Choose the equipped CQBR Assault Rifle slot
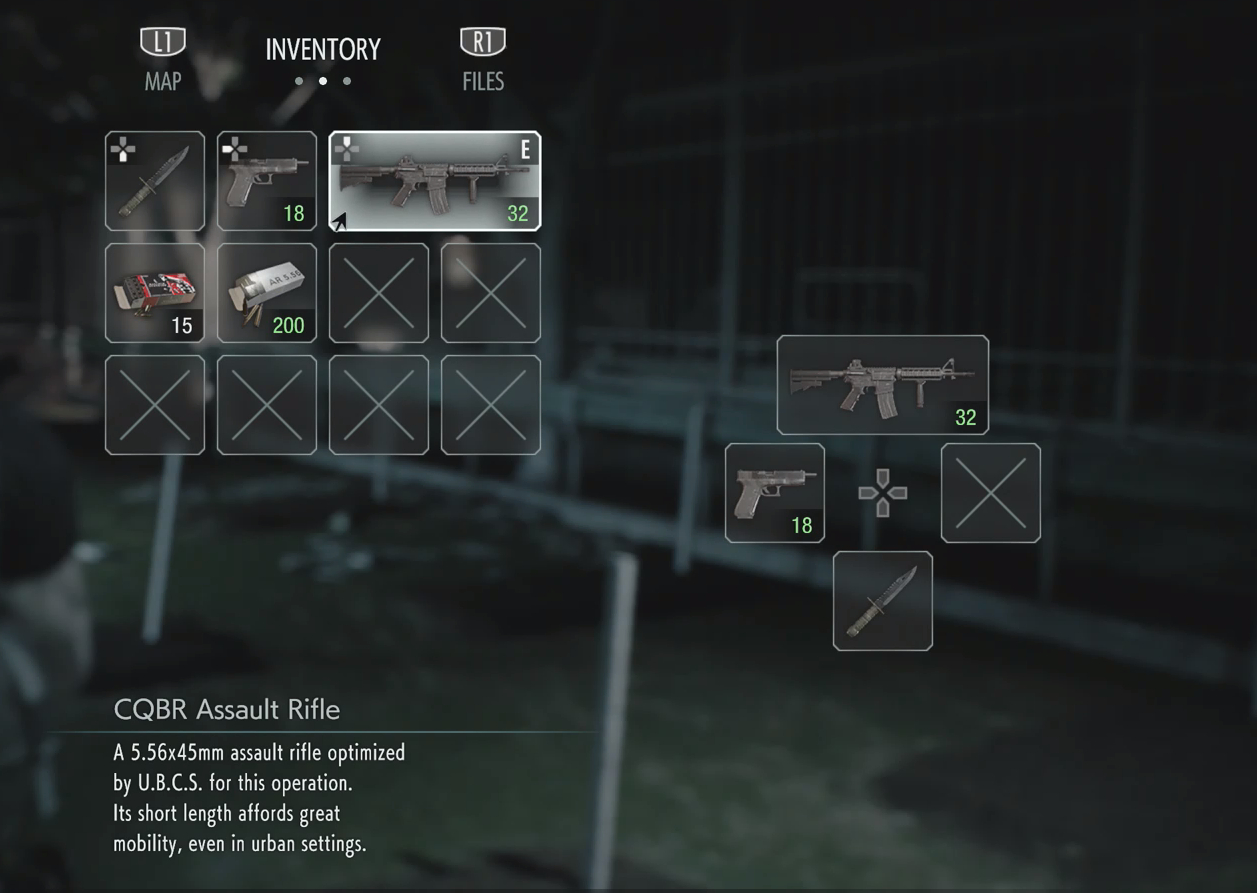Image resolution: width=1257 pixels, height=893 pixels. (435, 181)
